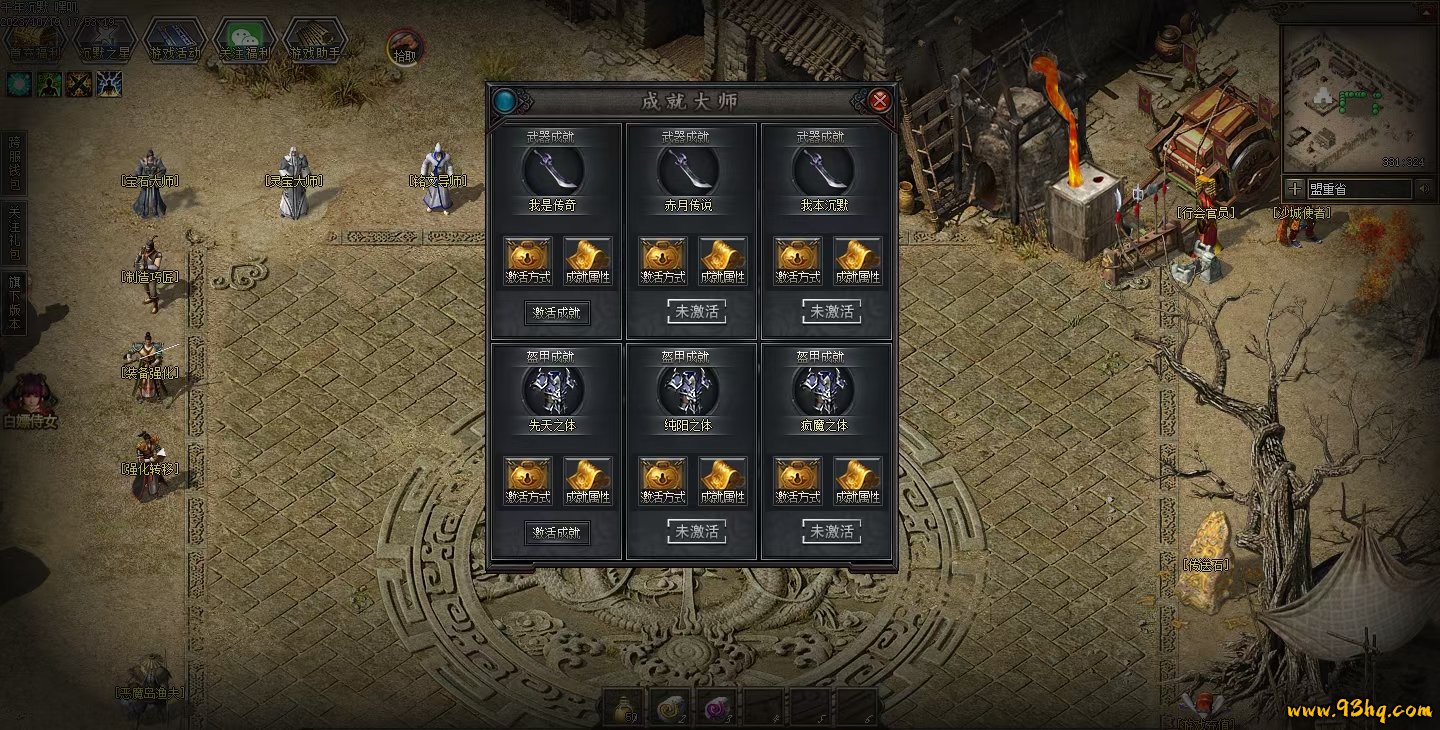
Task: Show 成就属性 for 先天之体
Action: (588, 481)
